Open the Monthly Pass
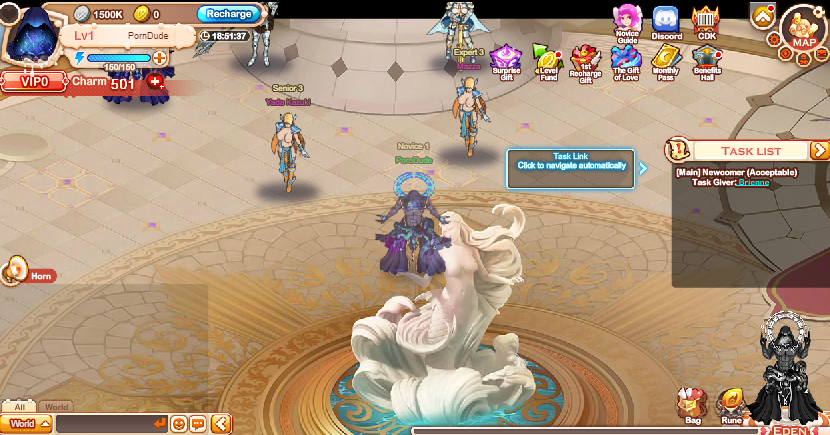830x435 pixels. click(x=666, y=61)
